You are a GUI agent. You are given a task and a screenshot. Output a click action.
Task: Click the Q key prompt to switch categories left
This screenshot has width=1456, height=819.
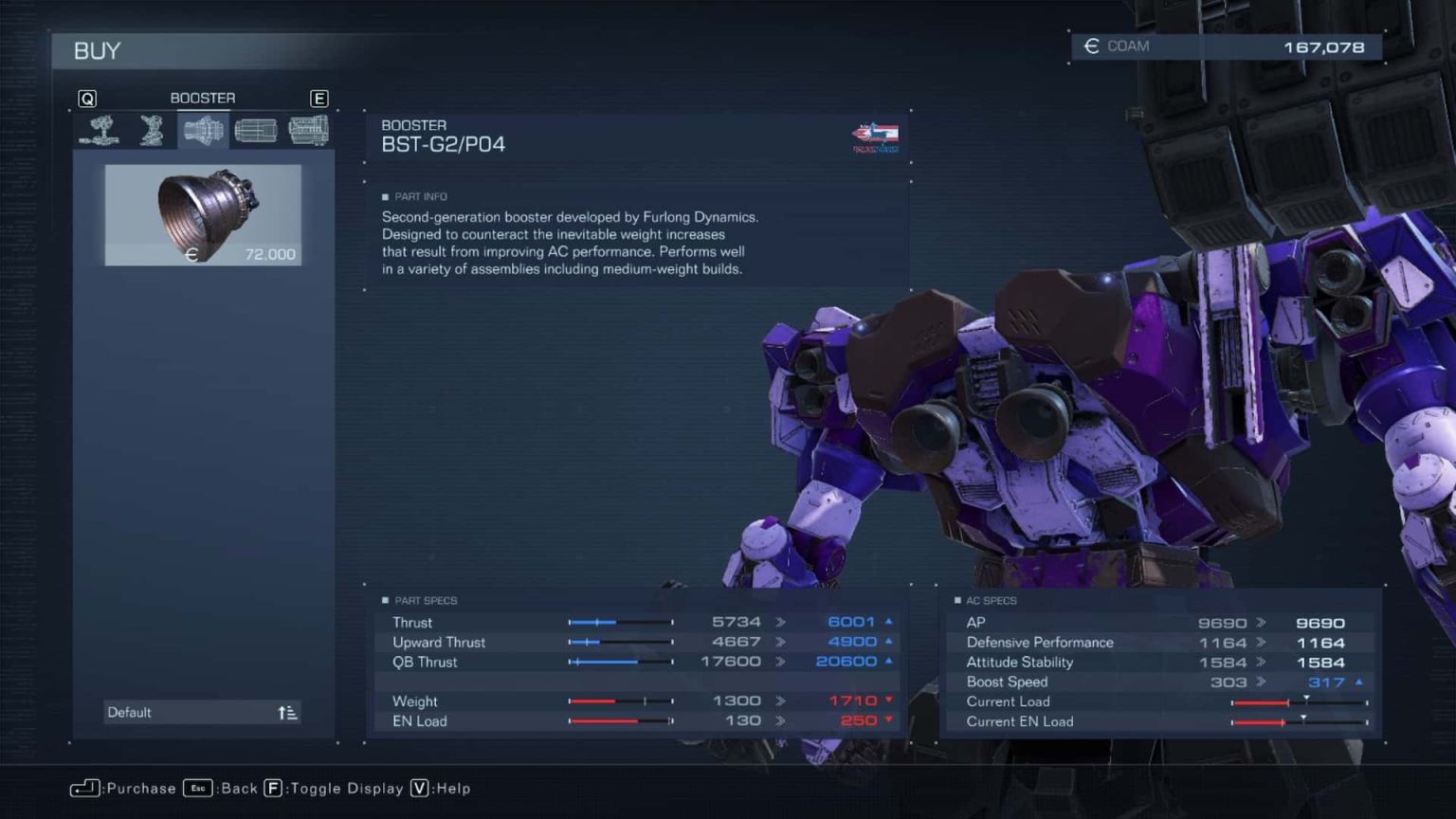click(88, 98)
